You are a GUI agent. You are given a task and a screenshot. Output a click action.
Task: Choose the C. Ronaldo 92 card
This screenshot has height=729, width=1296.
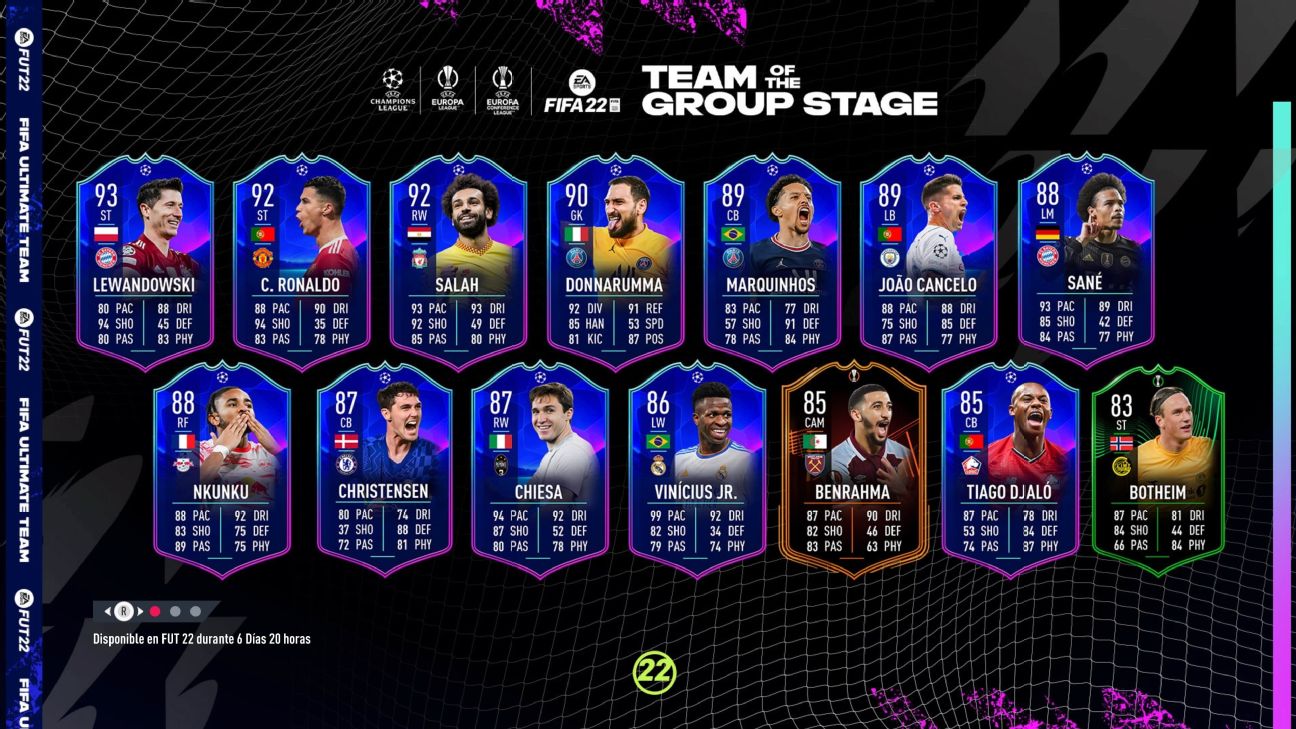point(302,262)
